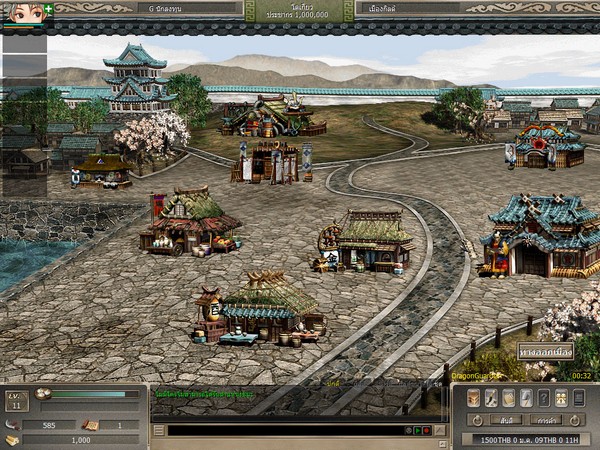Open the dark book icon menu

579,398
